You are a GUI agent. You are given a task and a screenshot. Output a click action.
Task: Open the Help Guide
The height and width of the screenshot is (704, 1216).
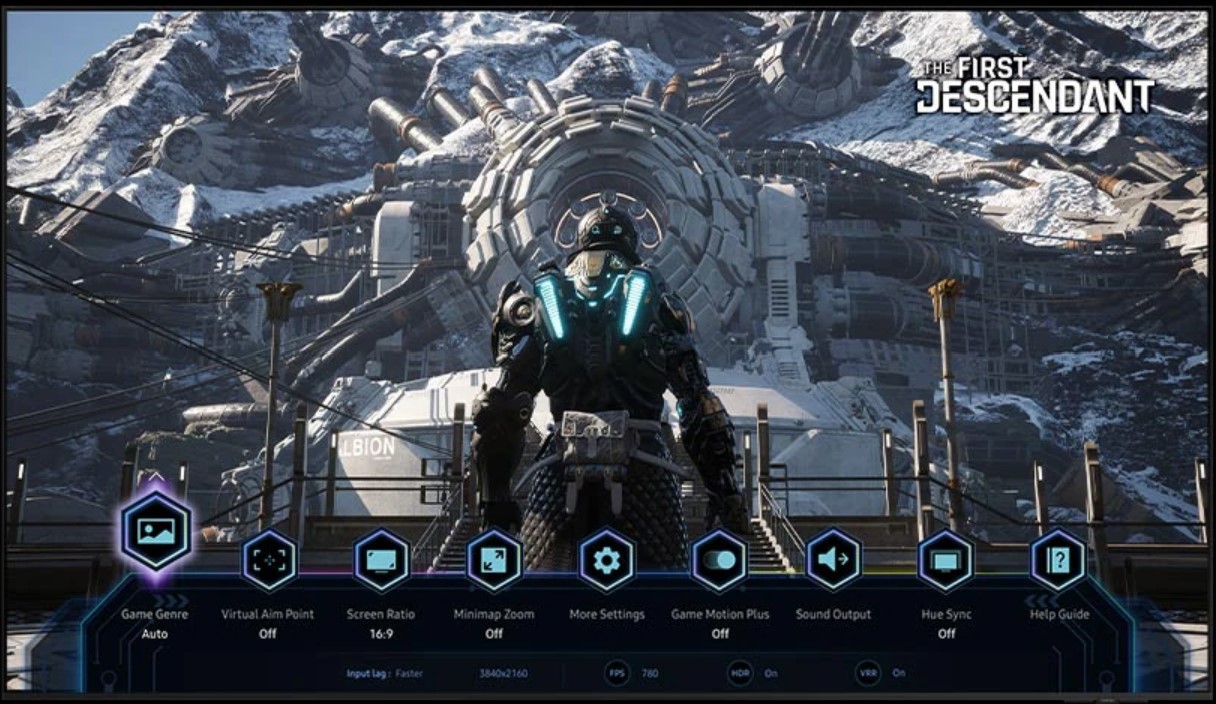coord(1058,560)
